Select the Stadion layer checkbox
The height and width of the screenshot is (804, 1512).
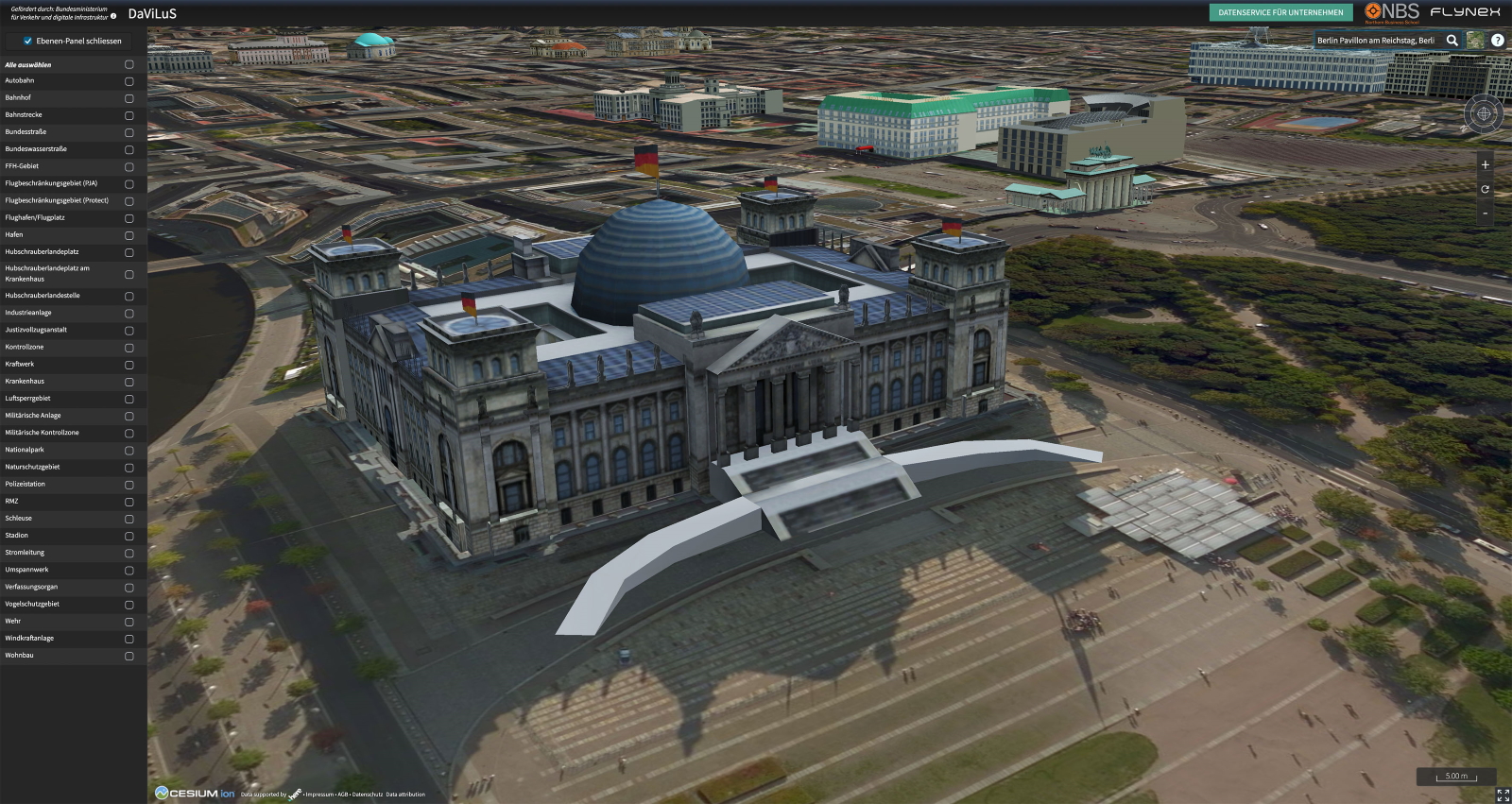(x=129, y=536)
